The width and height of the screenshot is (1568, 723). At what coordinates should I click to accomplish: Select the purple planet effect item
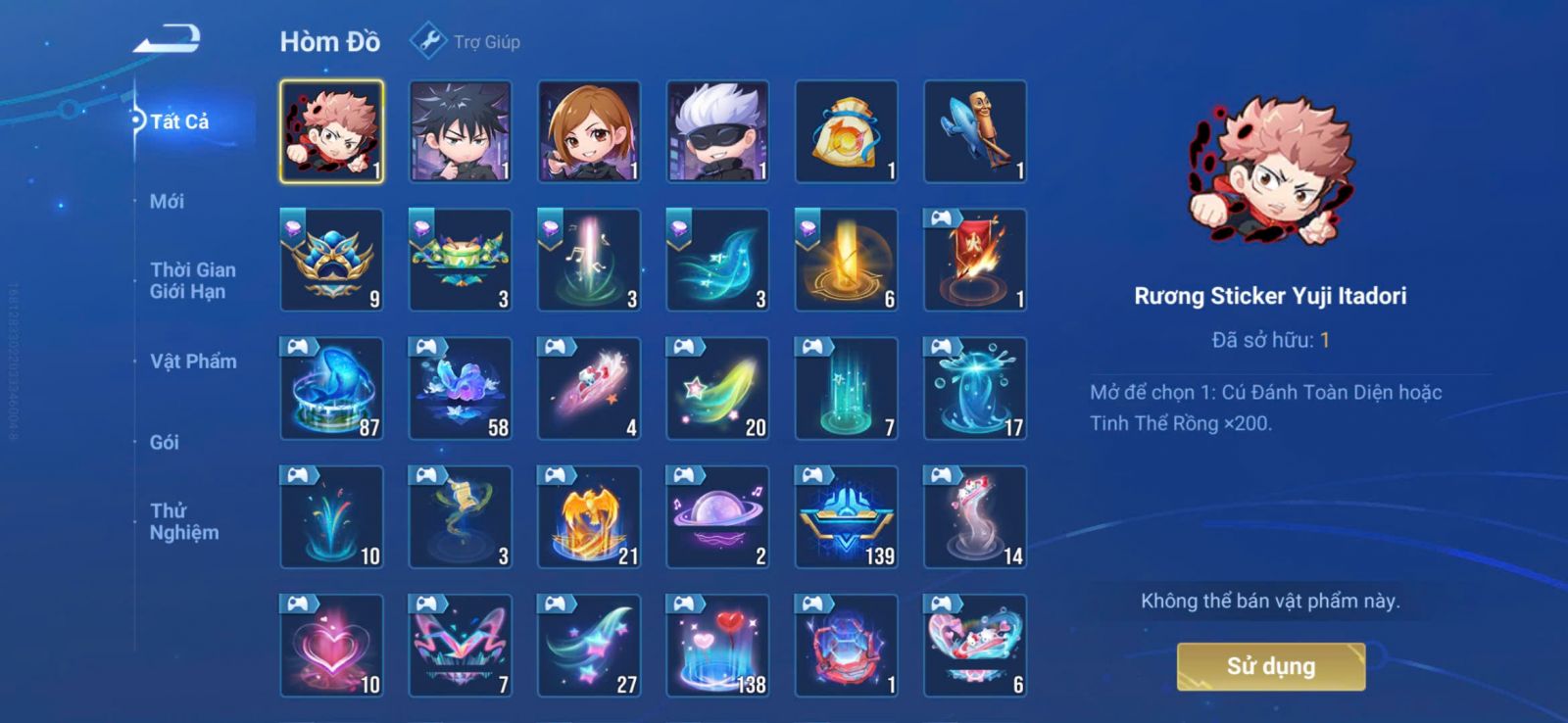point(717,517)
